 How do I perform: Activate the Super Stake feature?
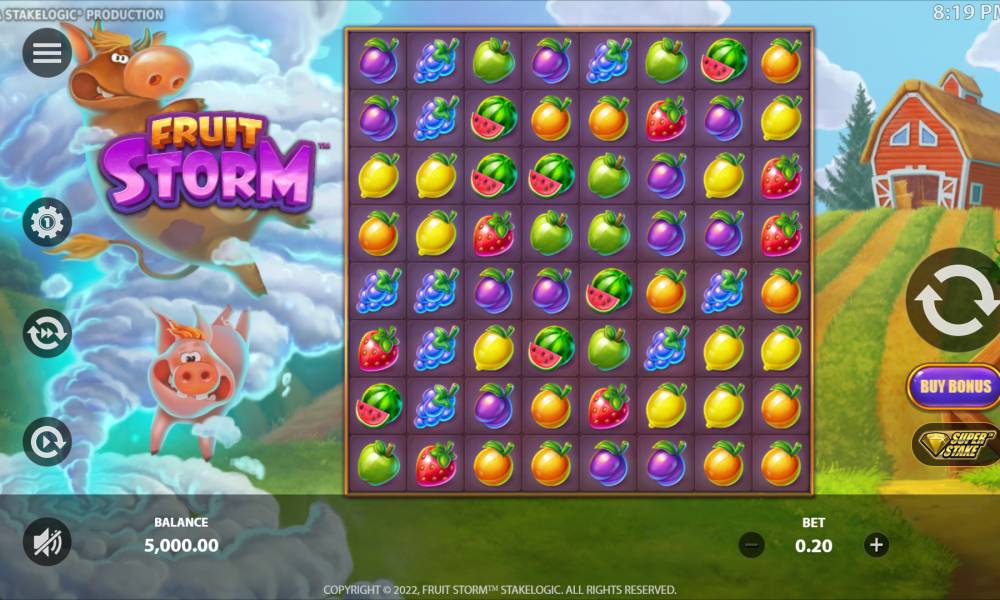pyautogui.click(x=956, y=443)
